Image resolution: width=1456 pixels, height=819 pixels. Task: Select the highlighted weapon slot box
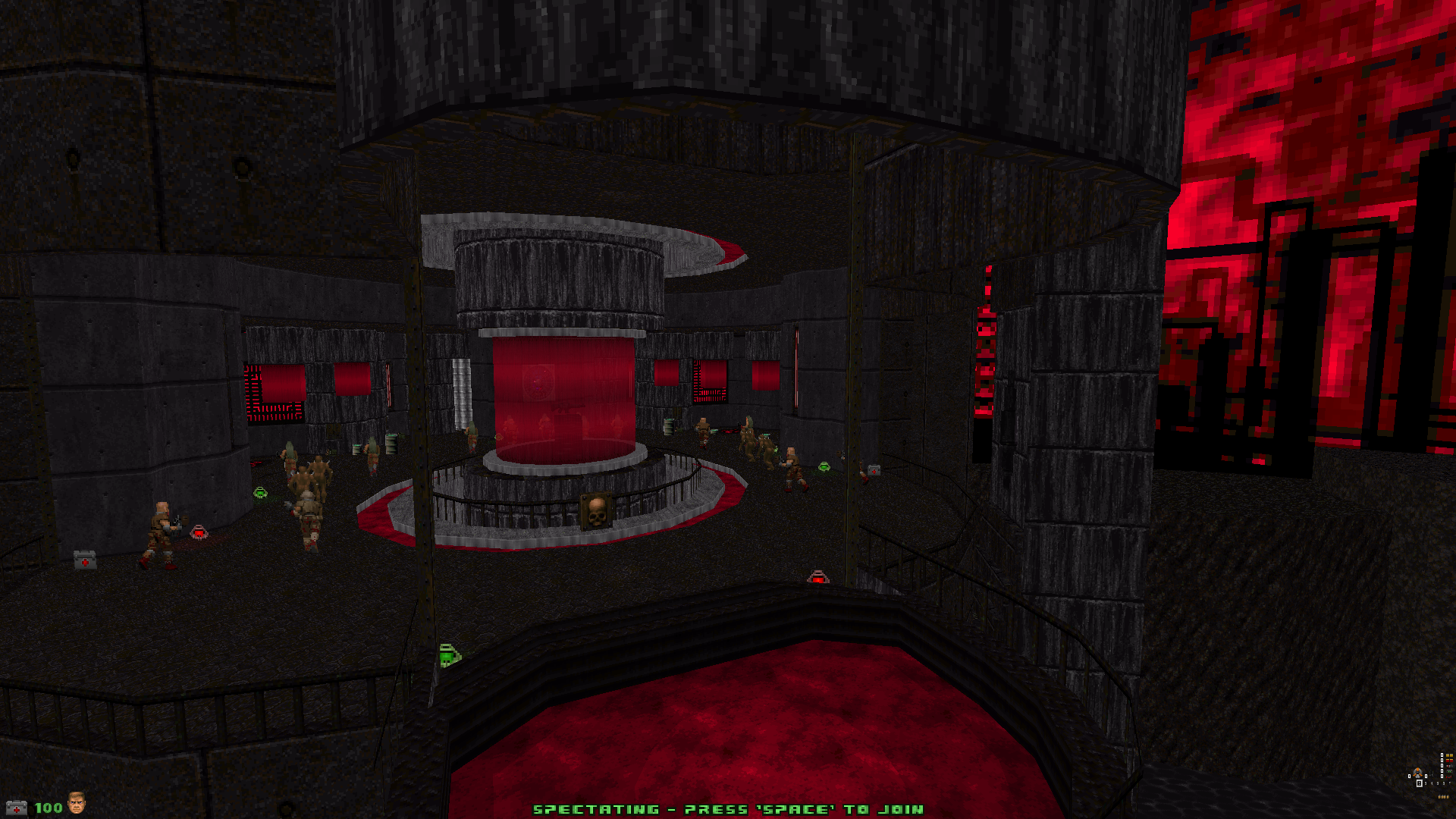point(1419,783)
